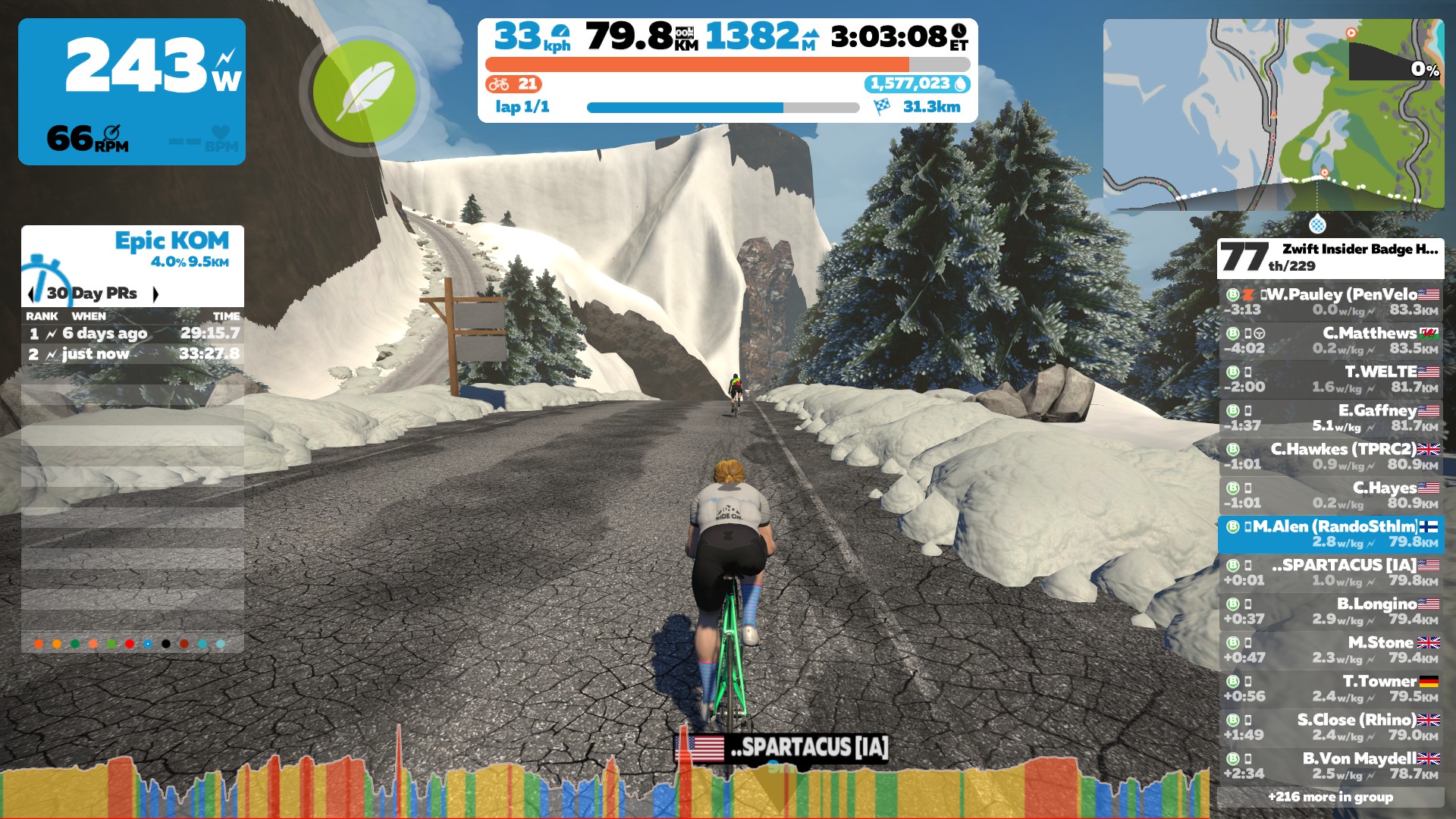Select C.Hawkes (TPRC2) rider row
Viewport: 1456px width, 819px height.
tap(1331, 457)
